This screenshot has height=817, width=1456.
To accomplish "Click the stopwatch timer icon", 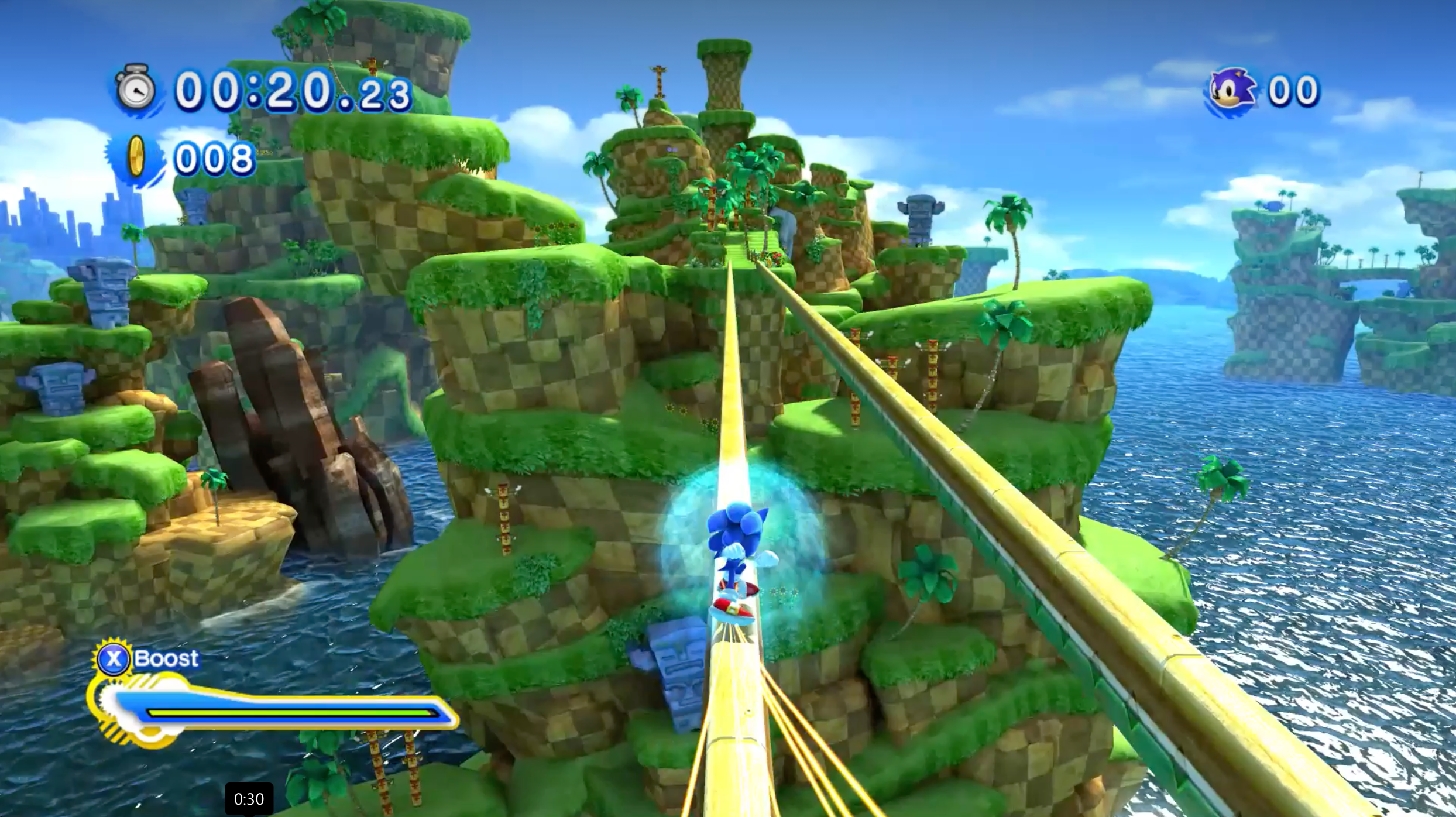I will pyautogui.click(x=136, y=90).
